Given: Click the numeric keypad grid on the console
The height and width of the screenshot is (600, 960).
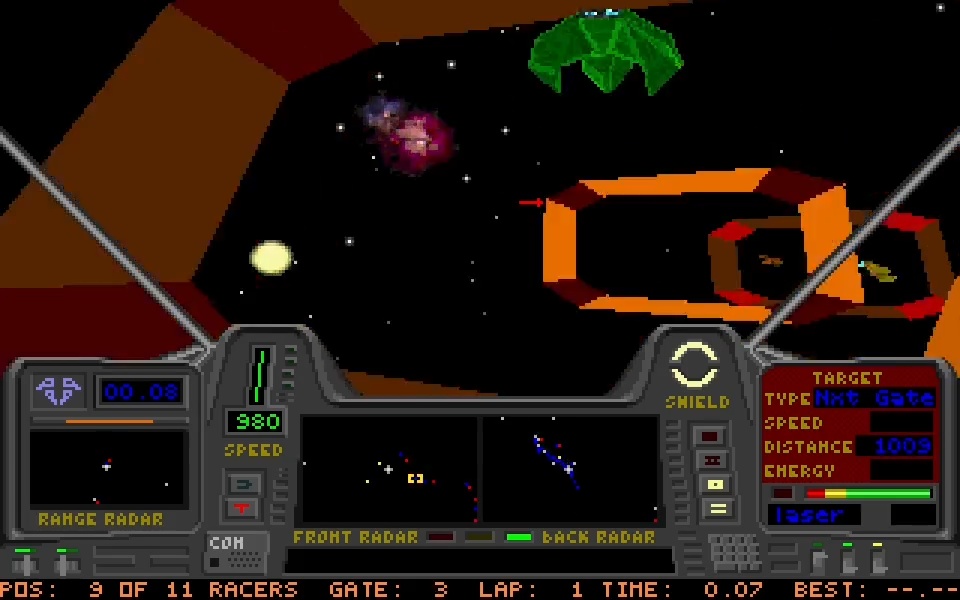Looking at the screenshot, I should click(x=735, y=550).
